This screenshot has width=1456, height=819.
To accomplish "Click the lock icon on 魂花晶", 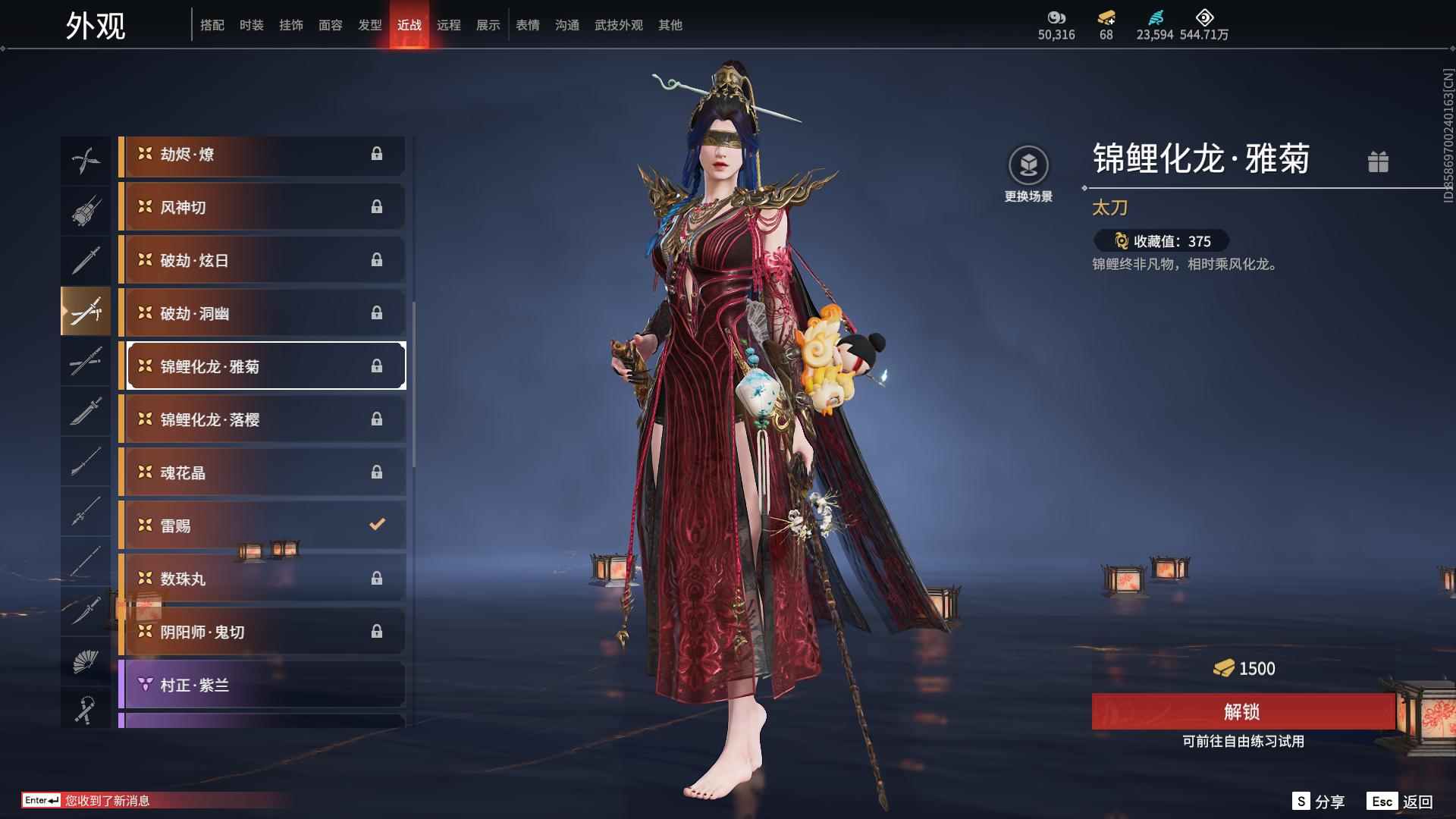I will click(377, 472).
